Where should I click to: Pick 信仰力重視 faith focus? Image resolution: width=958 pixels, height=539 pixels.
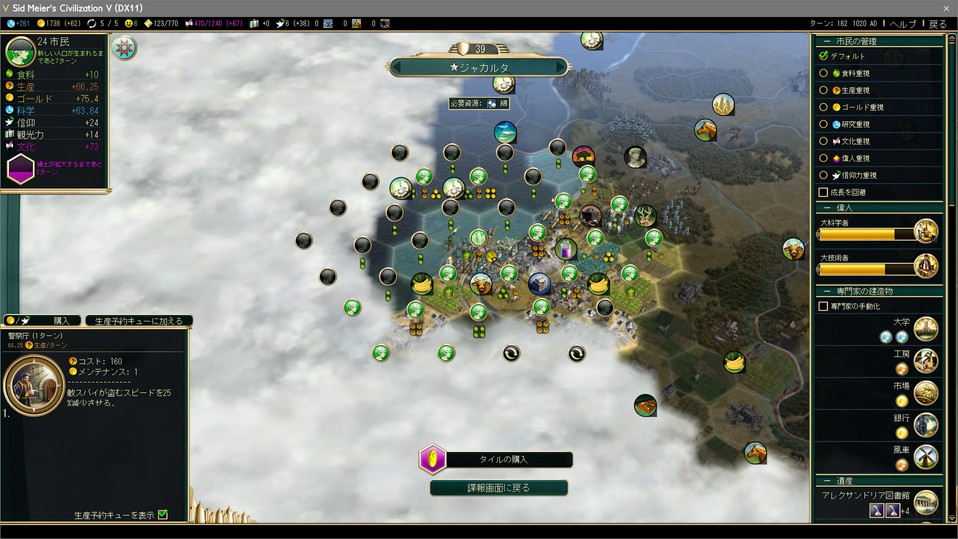point(824,175)
